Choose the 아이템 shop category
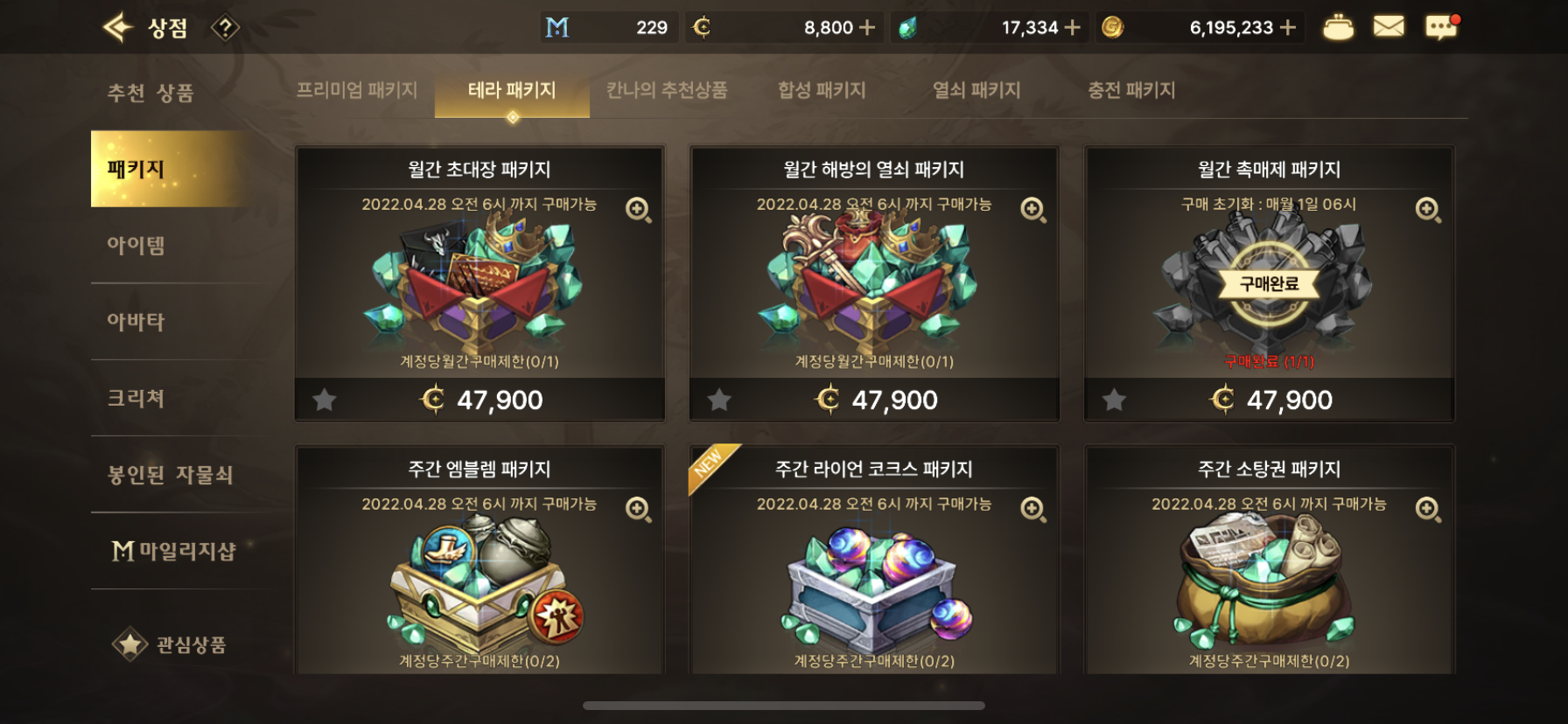Screen dimensions: 1568x724 tap(136, 246)
